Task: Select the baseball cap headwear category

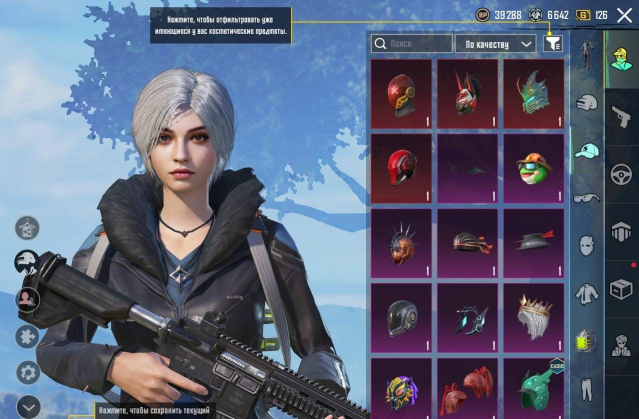Action: click(x=586, y=149)
